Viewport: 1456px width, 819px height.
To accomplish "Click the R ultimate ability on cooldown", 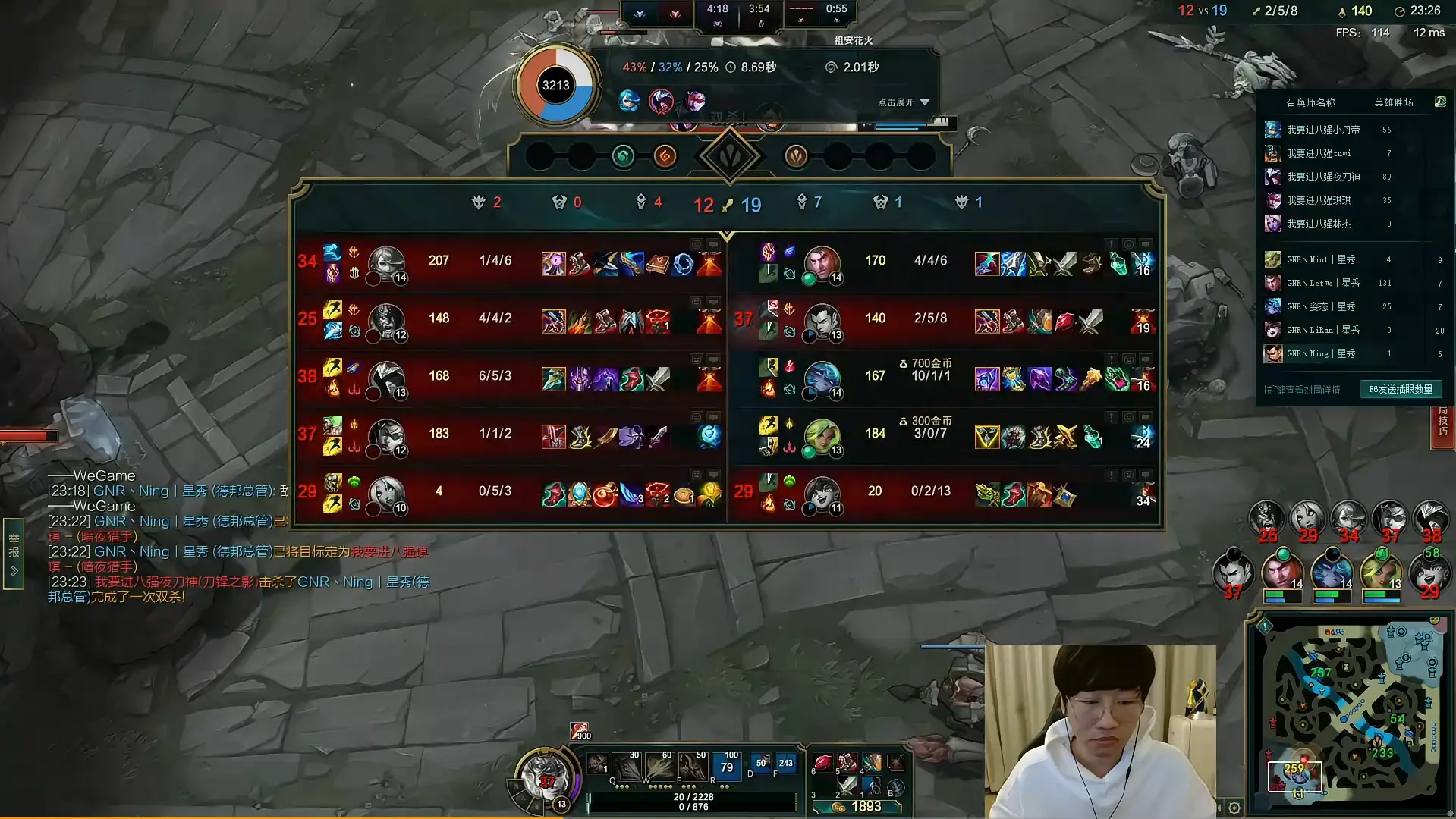I will [726, 766].
